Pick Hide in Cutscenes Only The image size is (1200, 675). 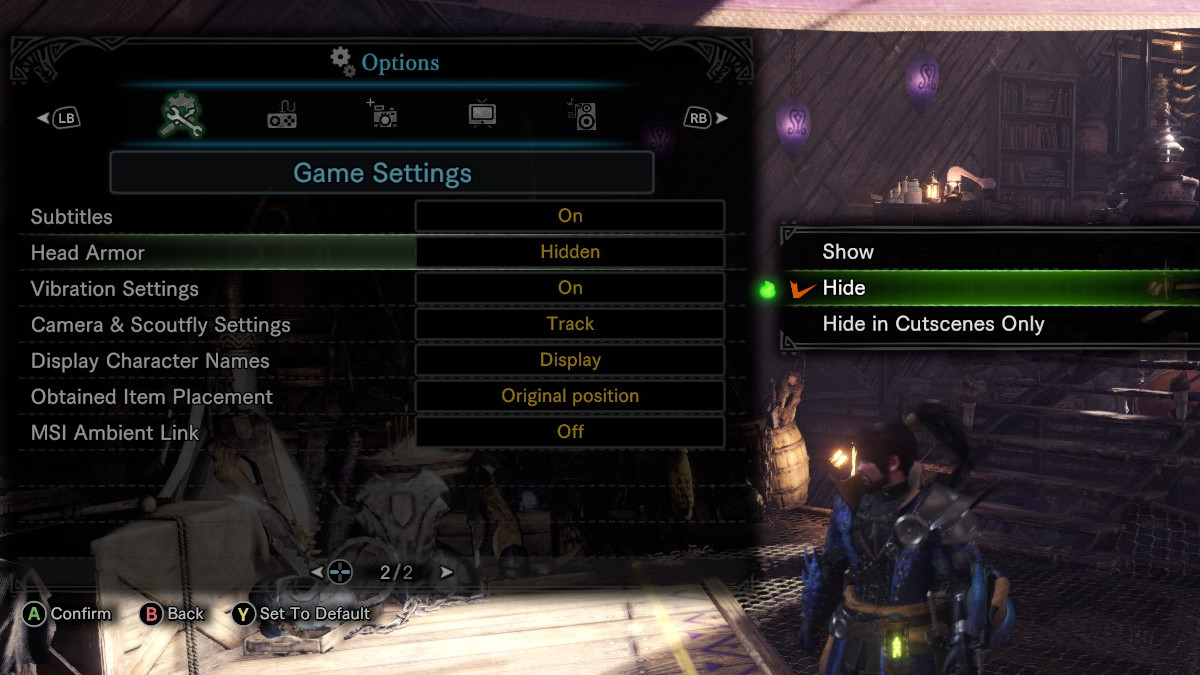(x=932, y=324)
